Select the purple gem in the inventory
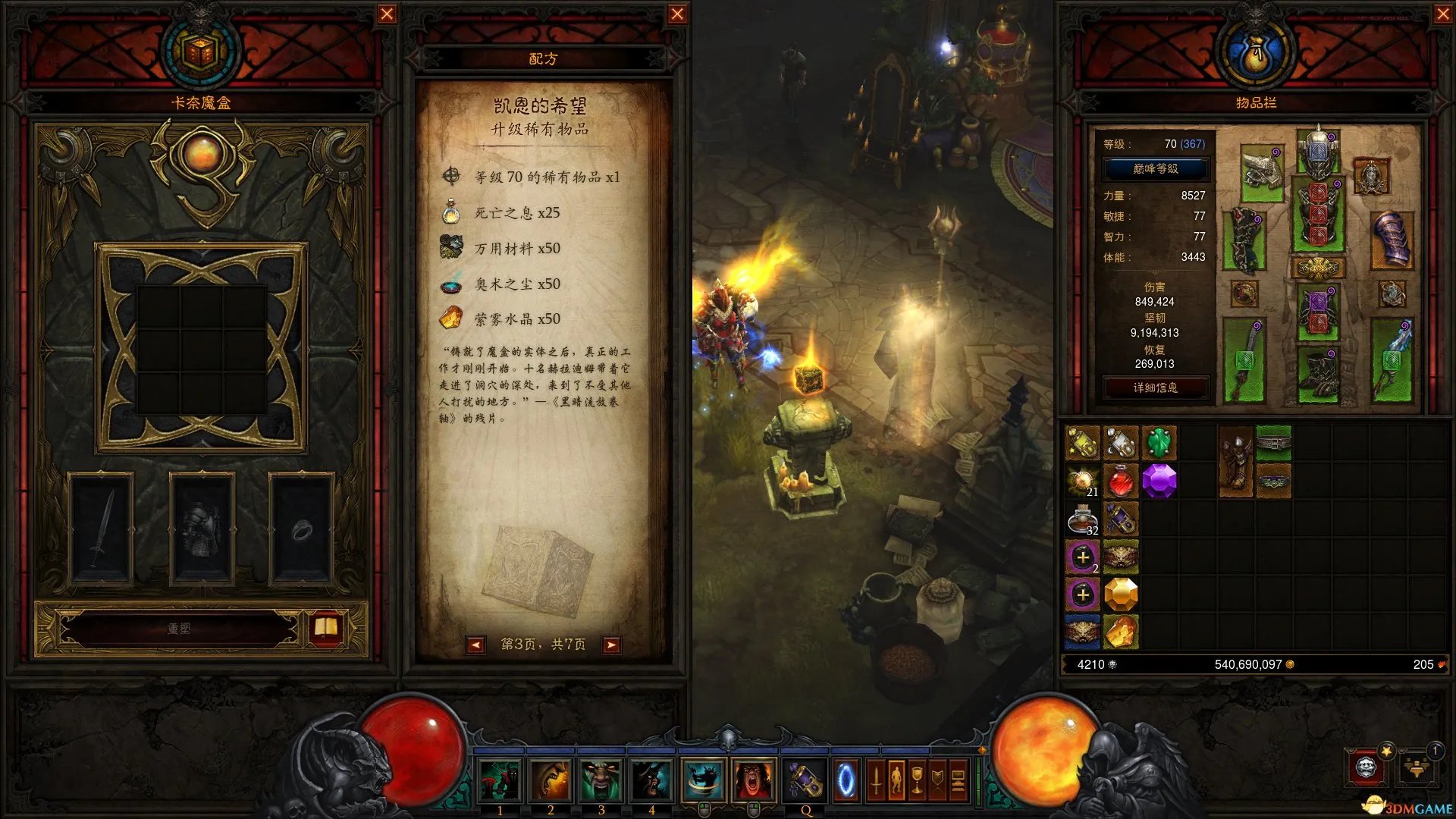1456x819 pixels. 1161,480
